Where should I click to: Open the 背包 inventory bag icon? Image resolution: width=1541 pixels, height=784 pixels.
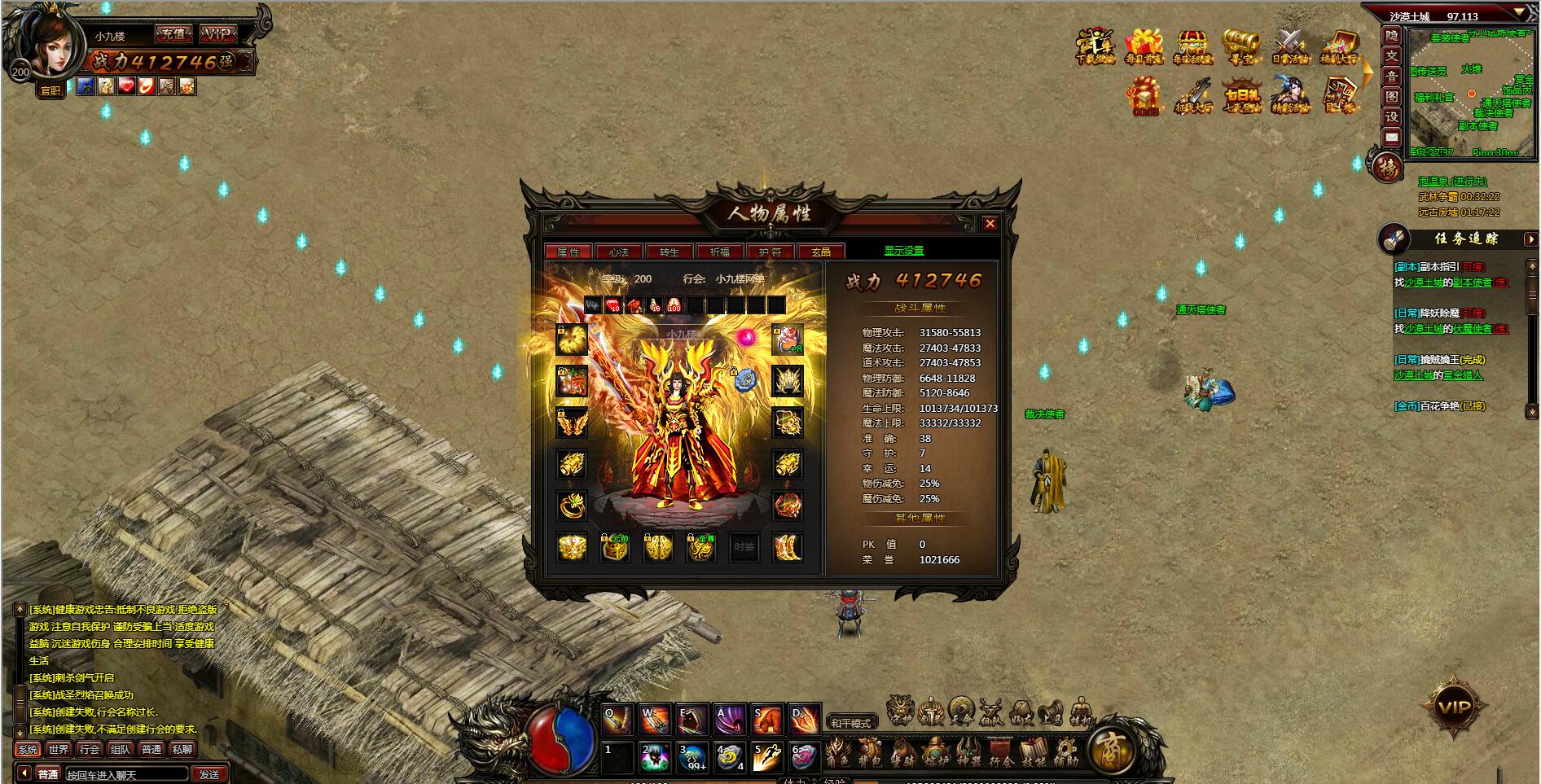[870, 751]
